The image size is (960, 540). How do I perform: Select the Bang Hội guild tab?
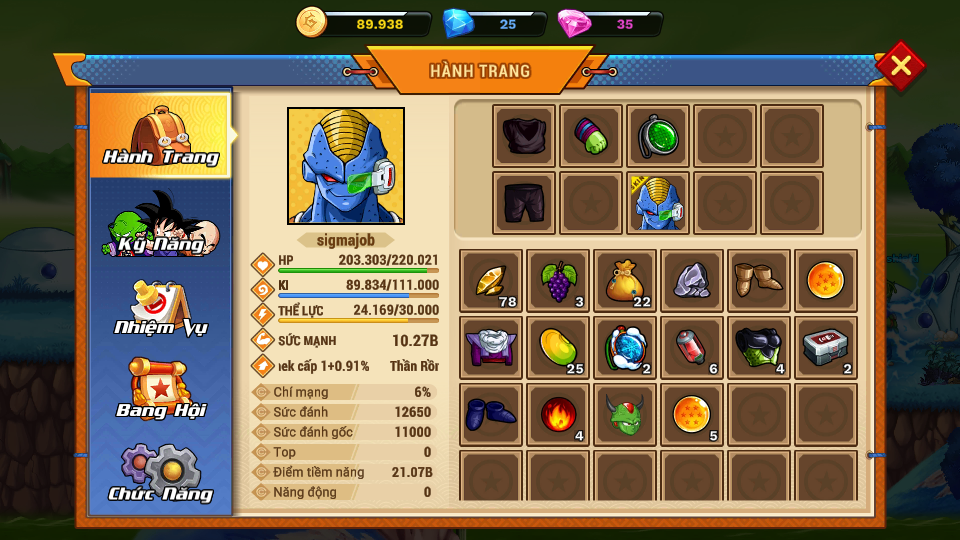(x=160, y=390)
